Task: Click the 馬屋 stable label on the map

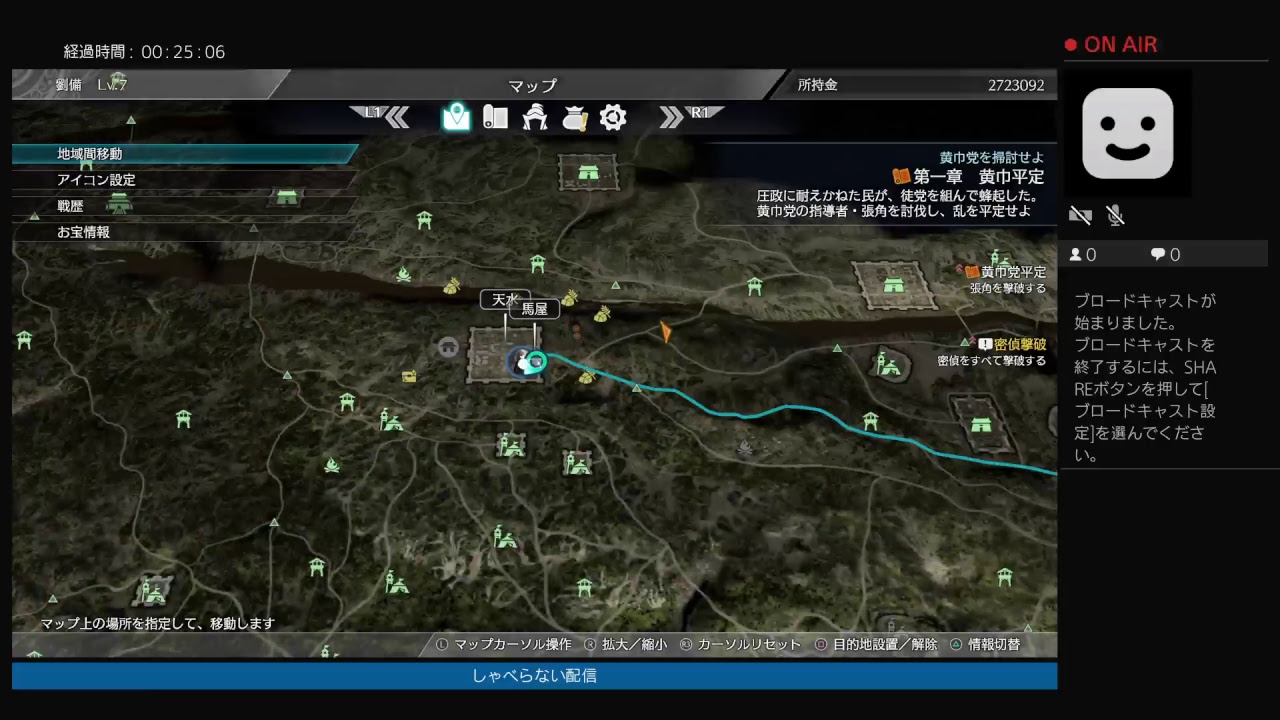Action: coord(534,309)
